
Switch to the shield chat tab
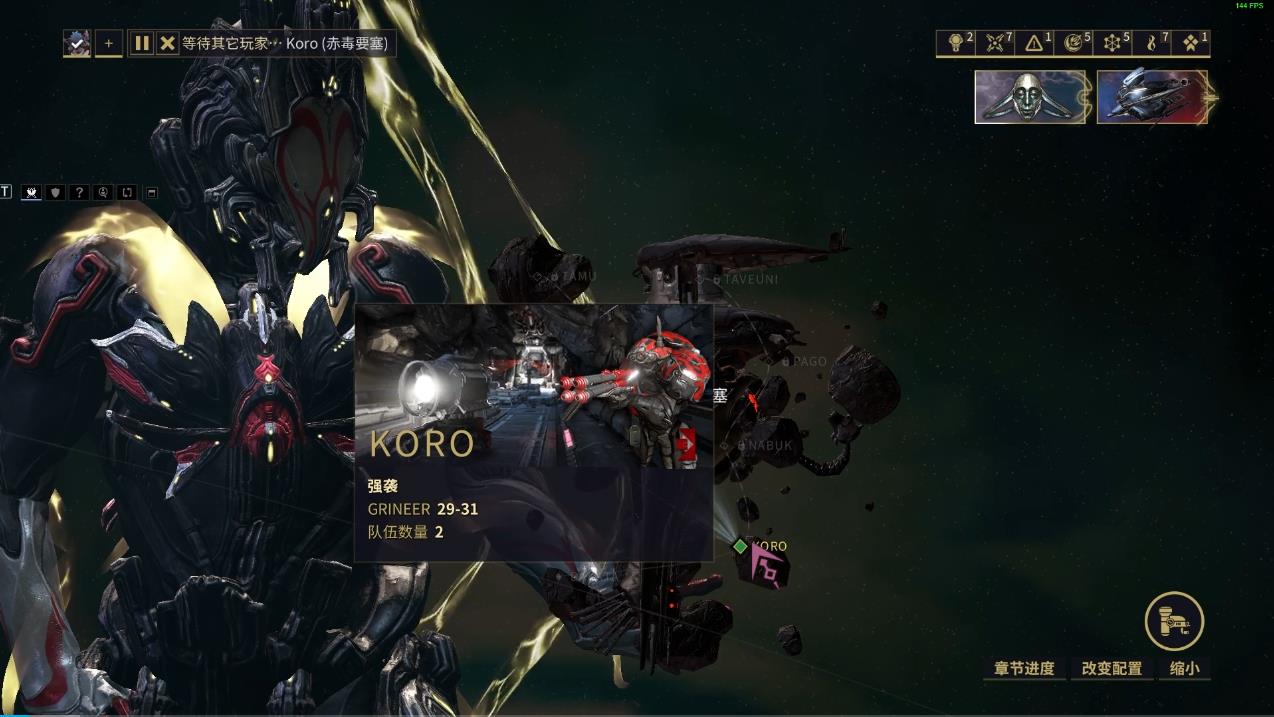pos(55,192)
